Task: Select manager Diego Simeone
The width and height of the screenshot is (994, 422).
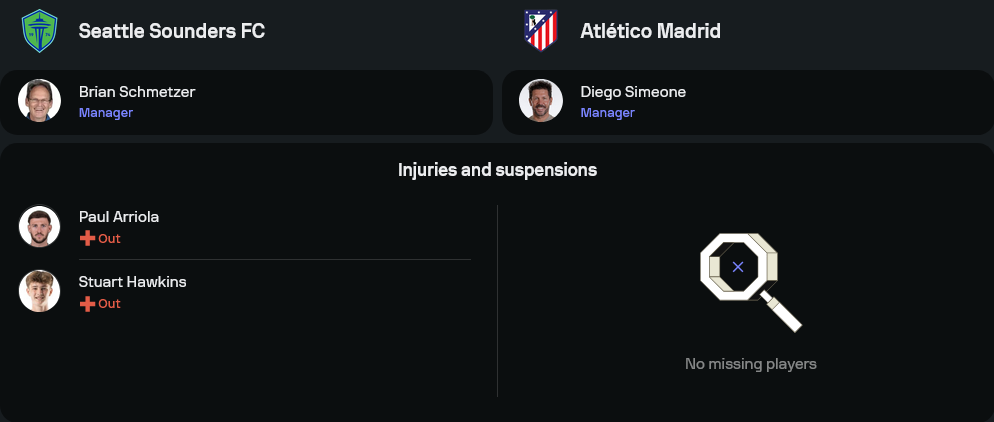Action: tap(633, 92)
